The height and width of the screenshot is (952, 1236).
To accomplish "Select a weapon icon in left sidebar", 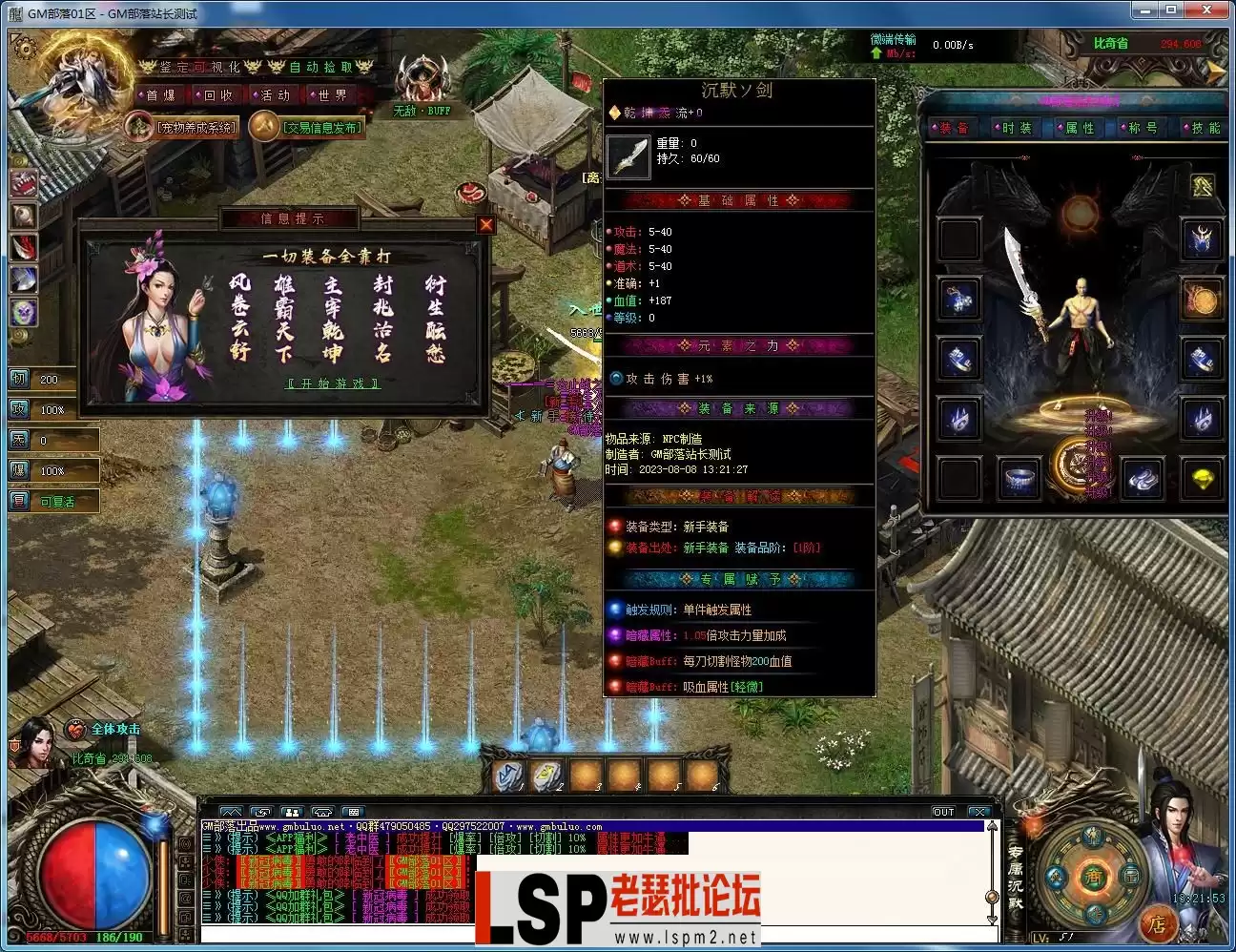I will 23,246.
